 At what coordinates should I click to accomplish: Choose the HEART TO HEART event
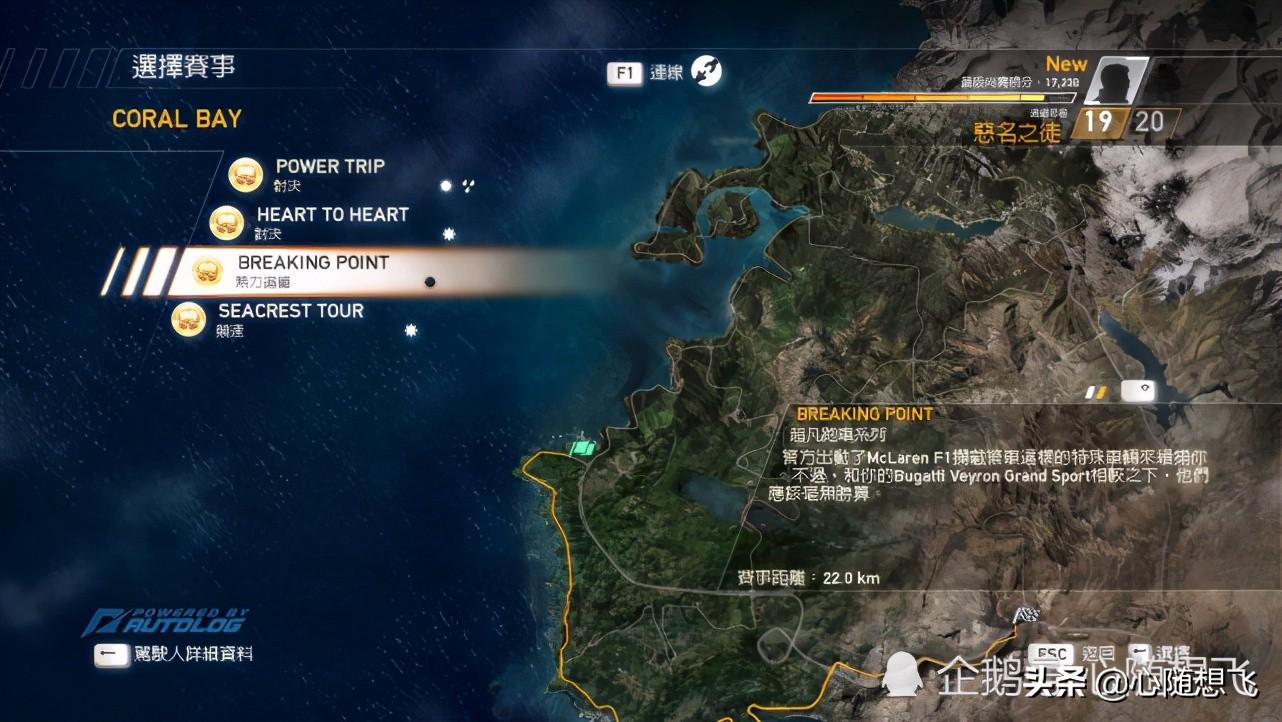pyautogui.click(x=332, y=215)
